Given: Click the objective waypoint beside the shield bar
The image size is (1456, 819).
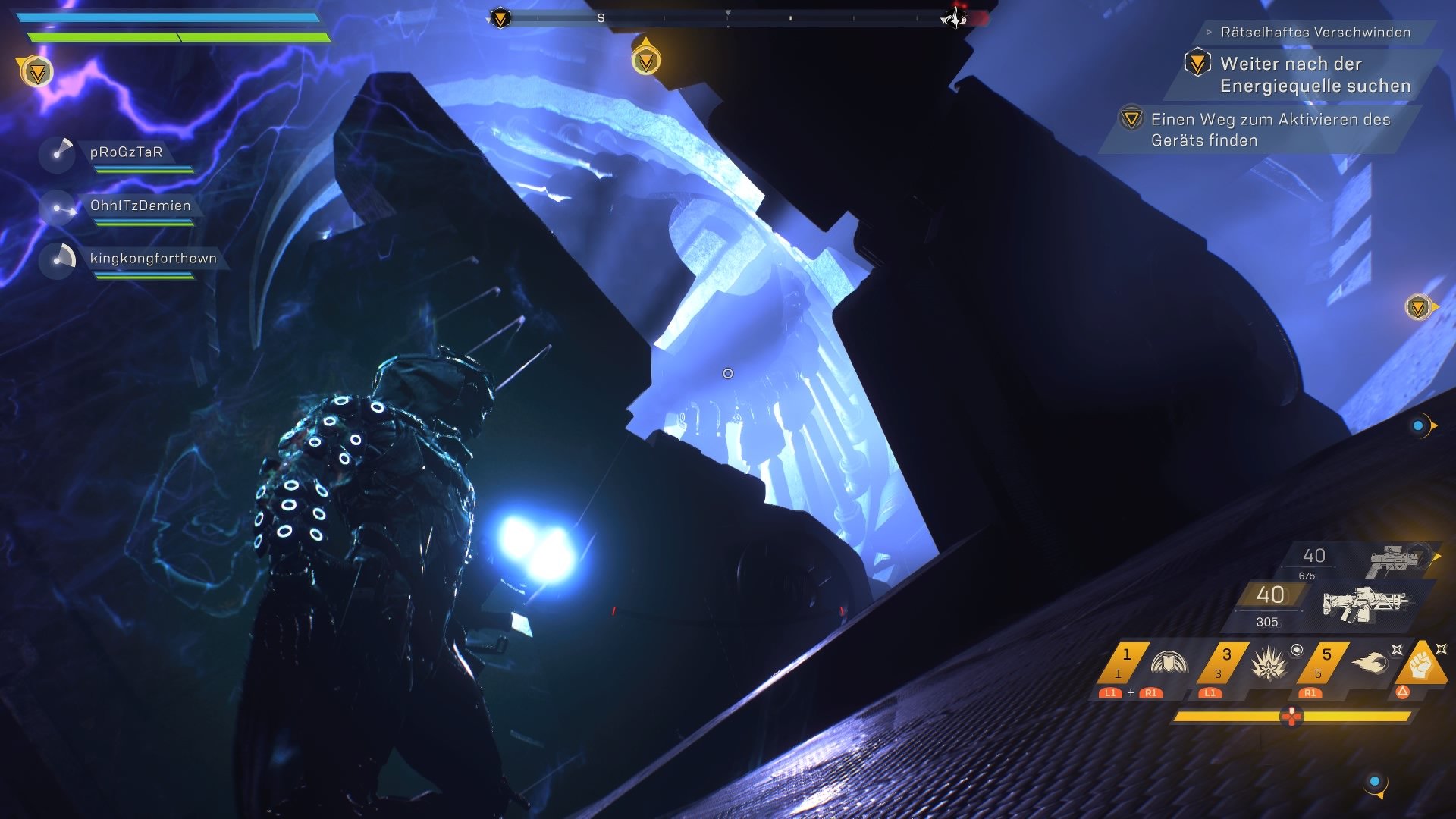Looking at the screenshot, I should pos(36,72).
